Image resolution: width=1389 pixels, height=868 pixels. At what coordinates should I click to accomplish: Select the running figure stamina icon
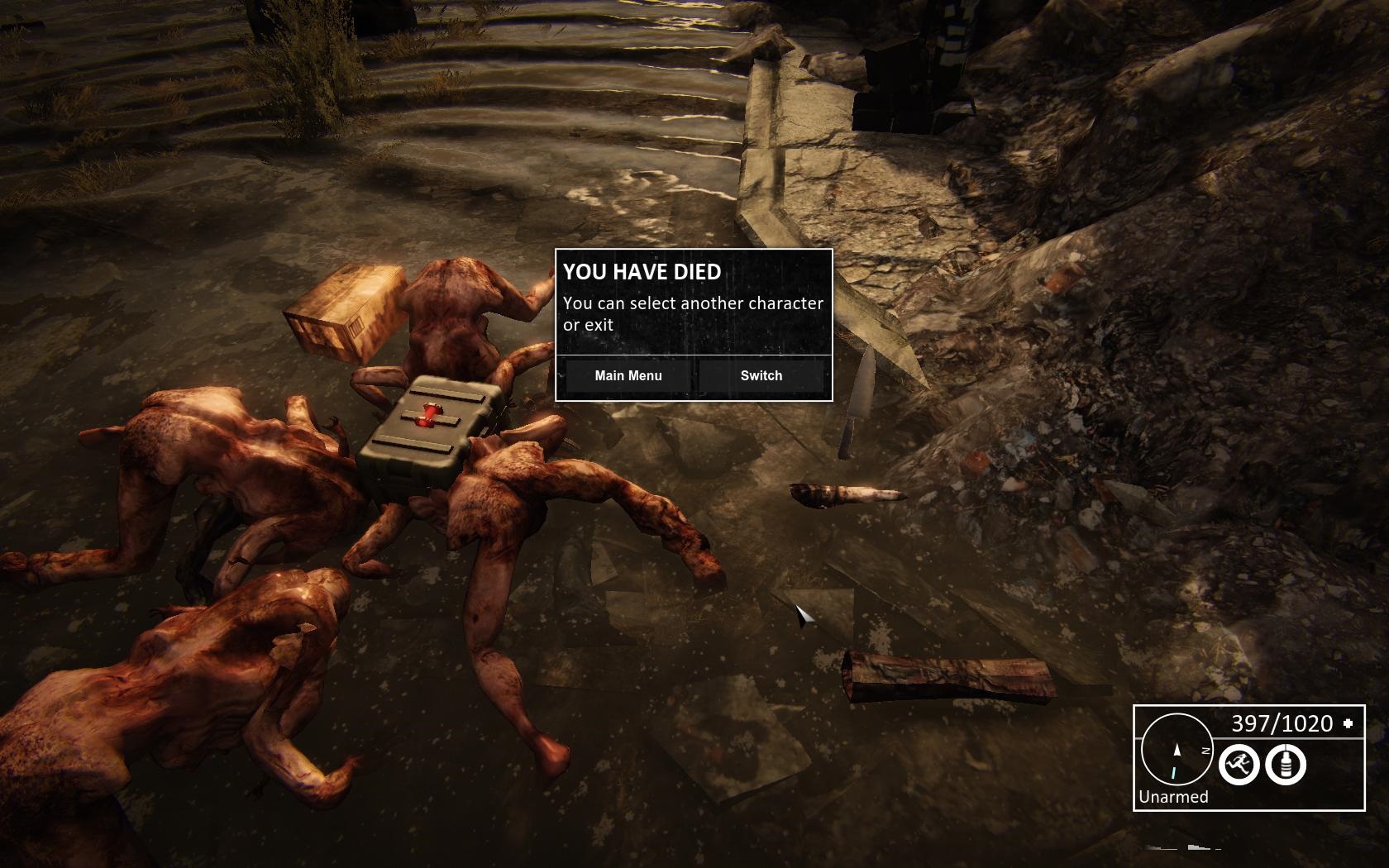1238,763
